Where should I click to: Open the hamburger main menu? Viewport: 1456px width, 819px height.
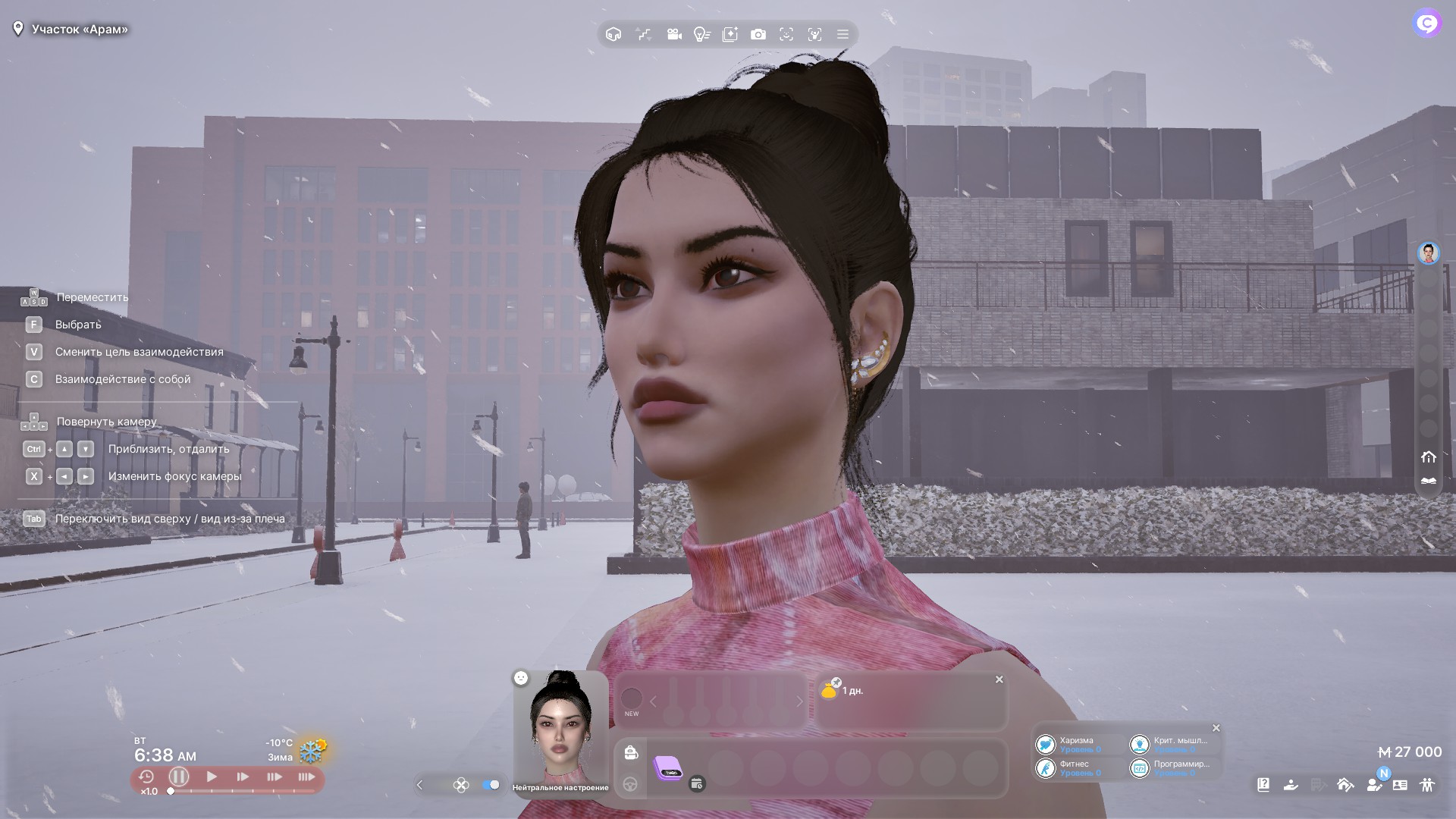[x=843, y=34]
